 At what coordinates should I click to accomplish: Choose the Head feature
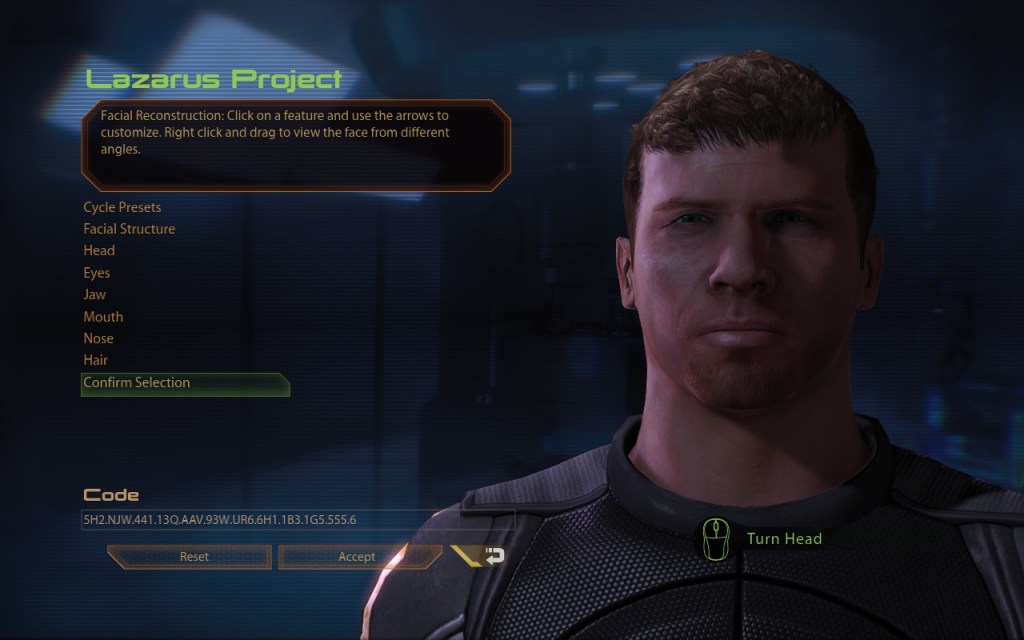coord(99,251)
